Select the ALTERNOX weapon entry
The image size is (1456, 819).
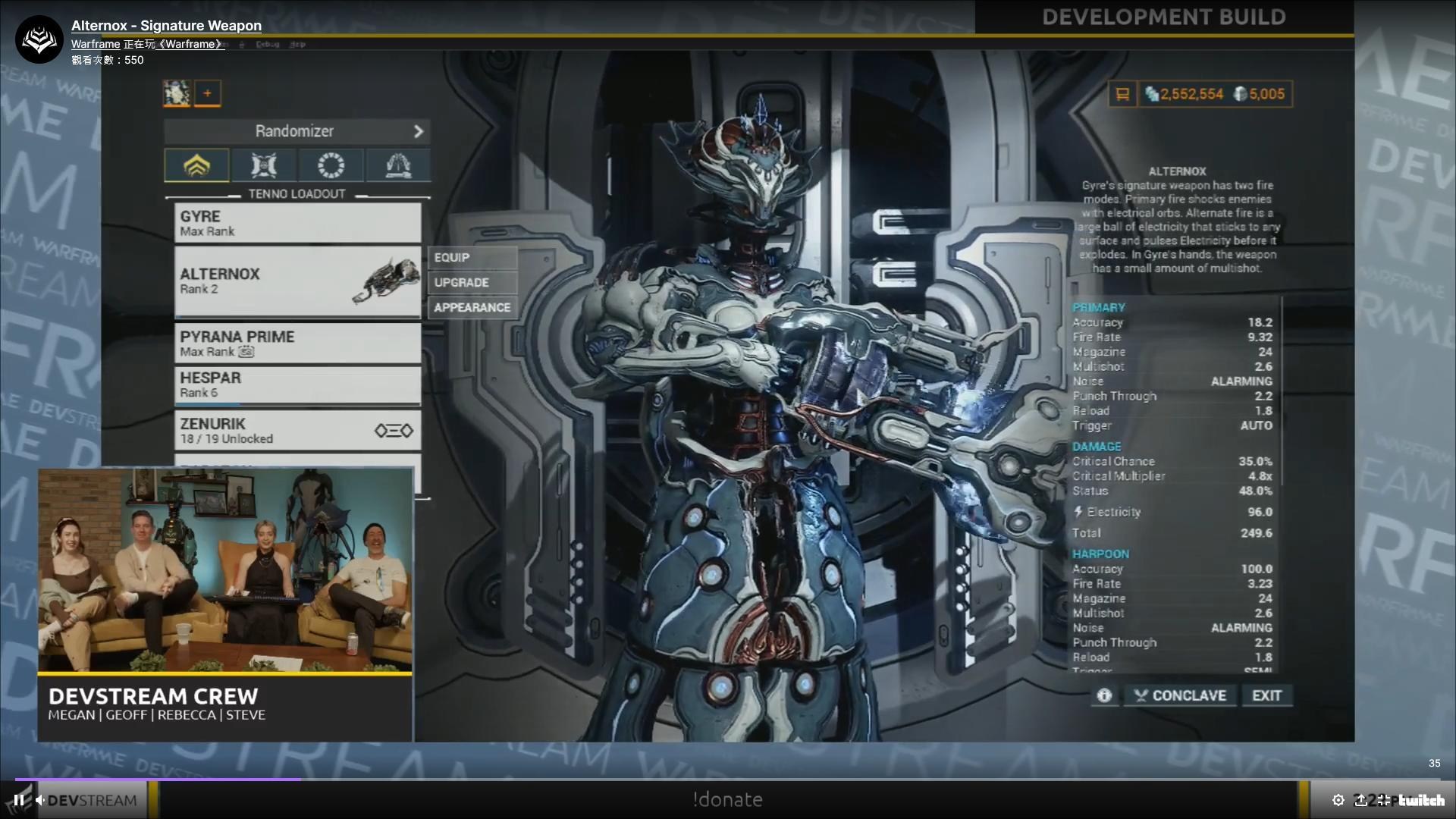[x=296, y=281]
